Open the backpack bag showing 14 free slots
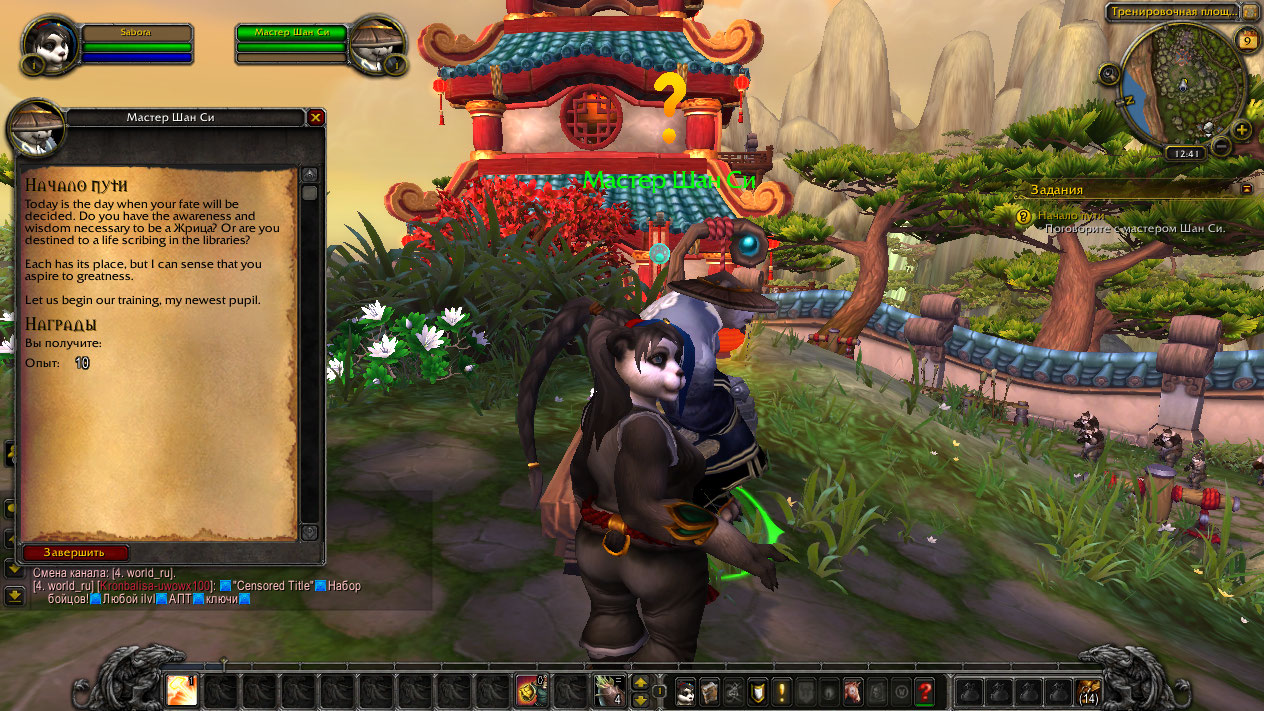This screenshot has height=711, width=1264. tap(1088, 690)
